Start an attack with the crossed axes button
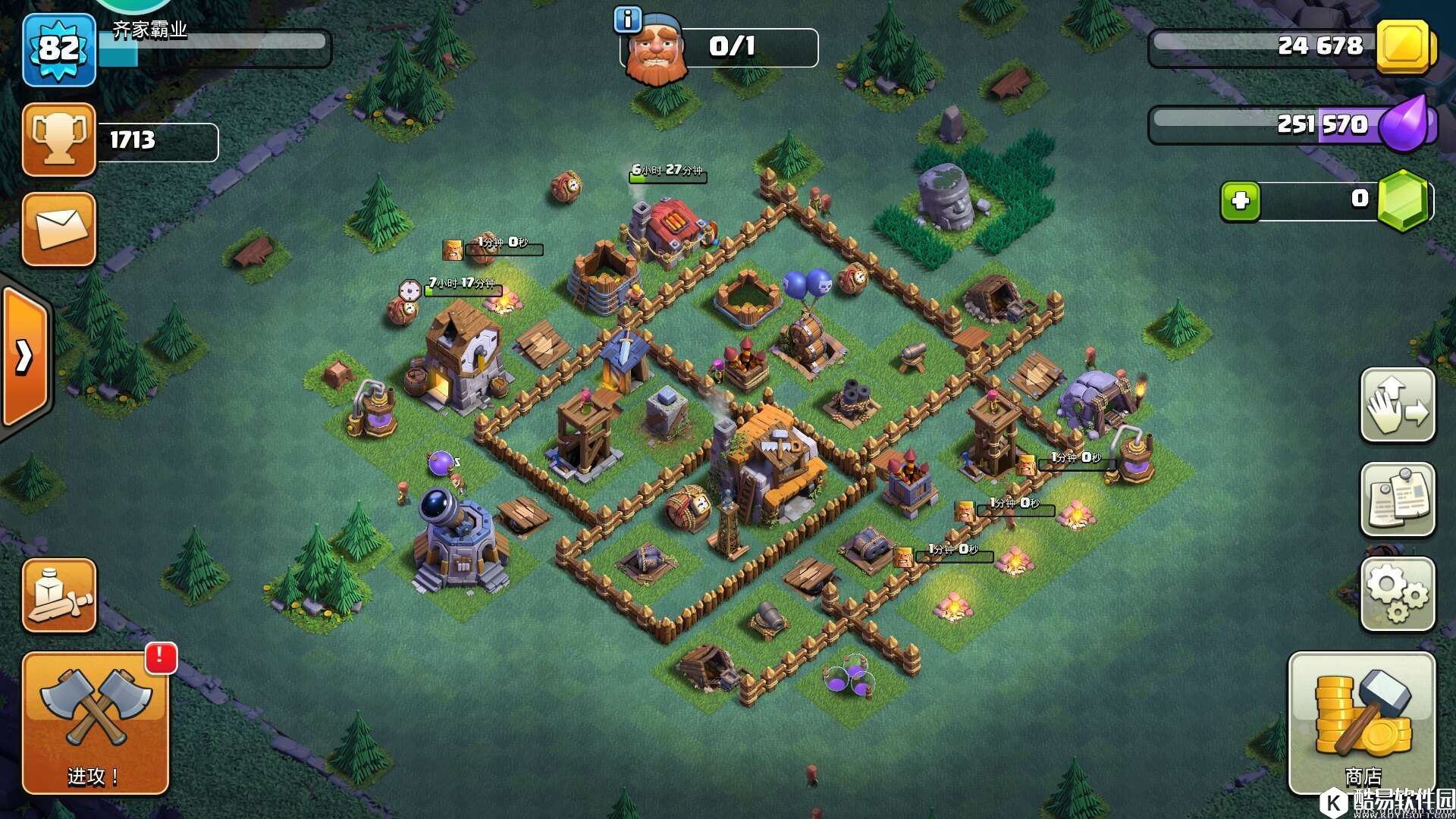The height and width of the screenshot is (819, 1456). click(x=95, y=722)
